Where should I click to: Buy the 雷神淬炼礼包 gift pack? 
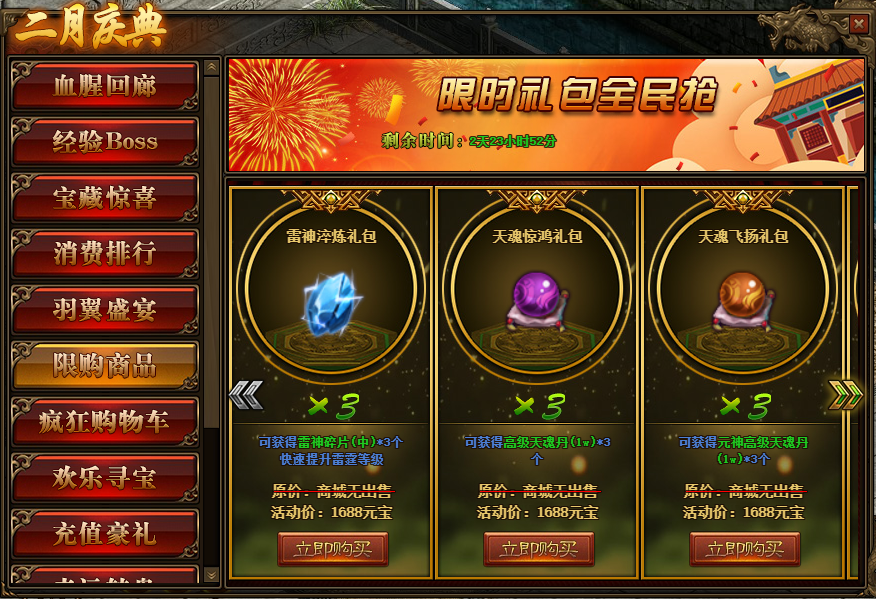tap(333, 549)
